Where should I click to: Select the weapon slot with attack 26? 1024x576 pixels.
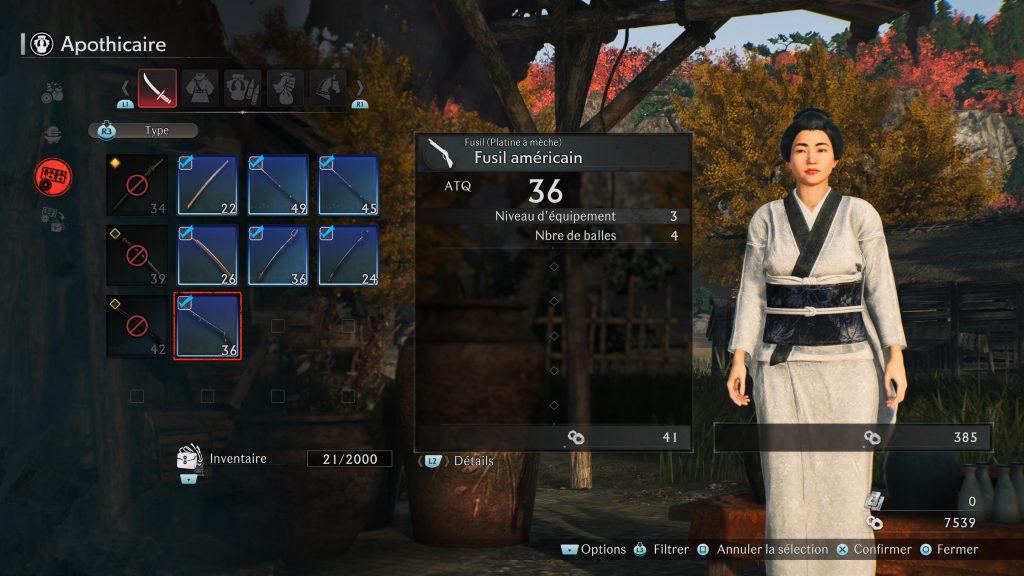[x=207, y=255]
